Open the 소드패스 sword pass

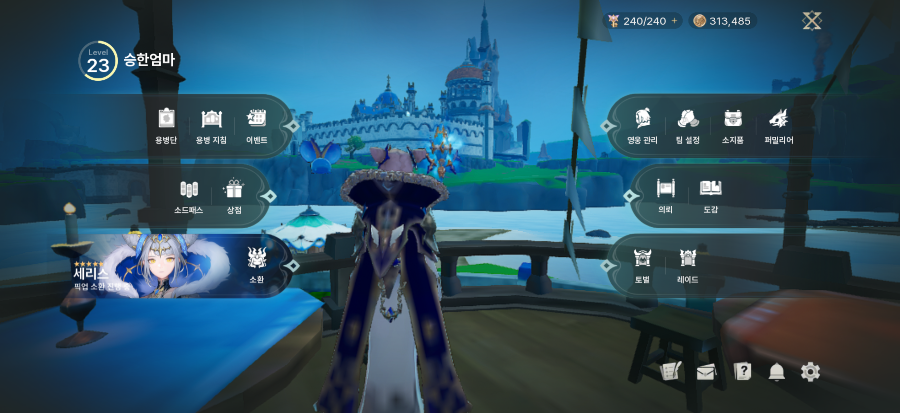(x=189, y=194)
